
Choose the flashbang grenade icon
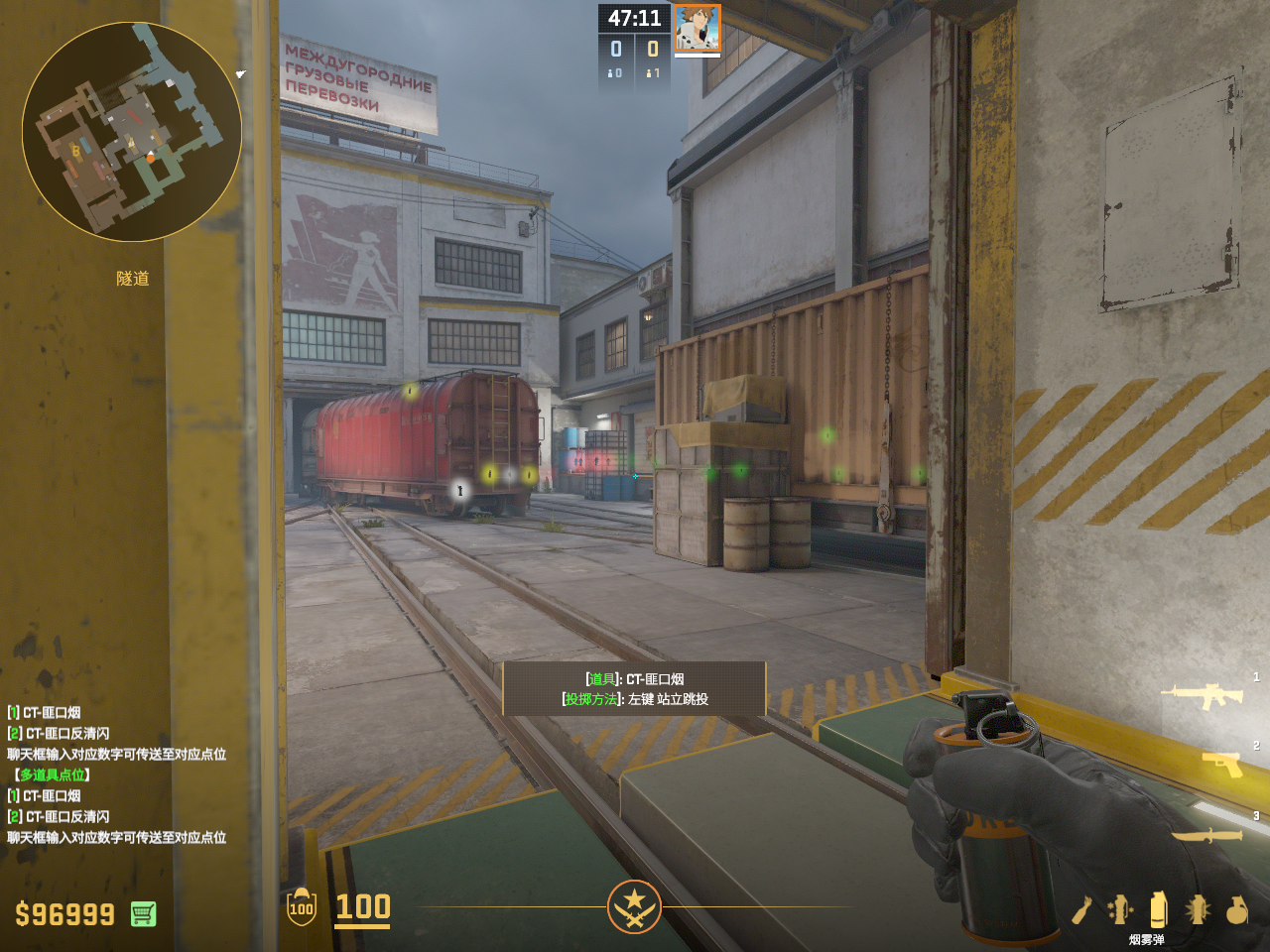pyautogui.click(x=1198, y=909)
